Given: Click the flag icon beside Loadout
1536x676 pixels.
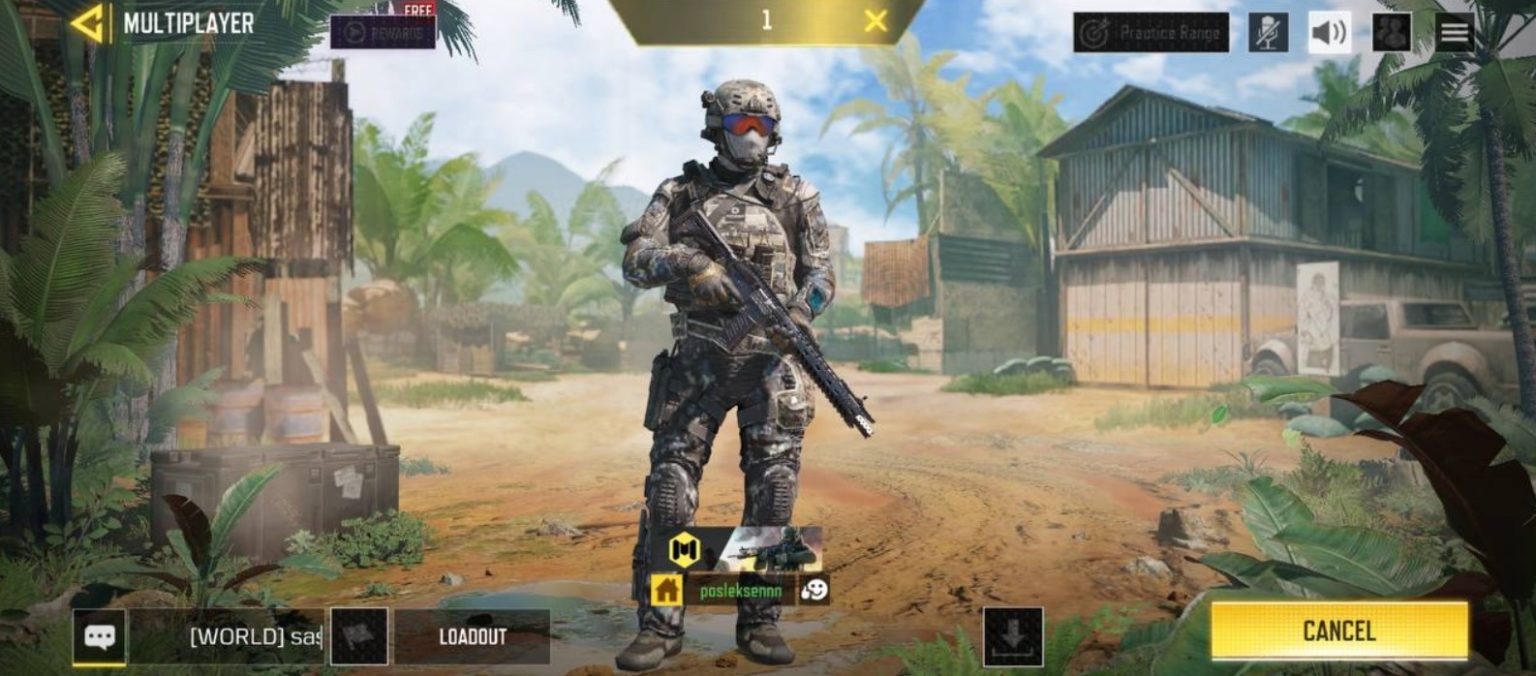Looking at the screenshot, I should (x=359, y=637).
